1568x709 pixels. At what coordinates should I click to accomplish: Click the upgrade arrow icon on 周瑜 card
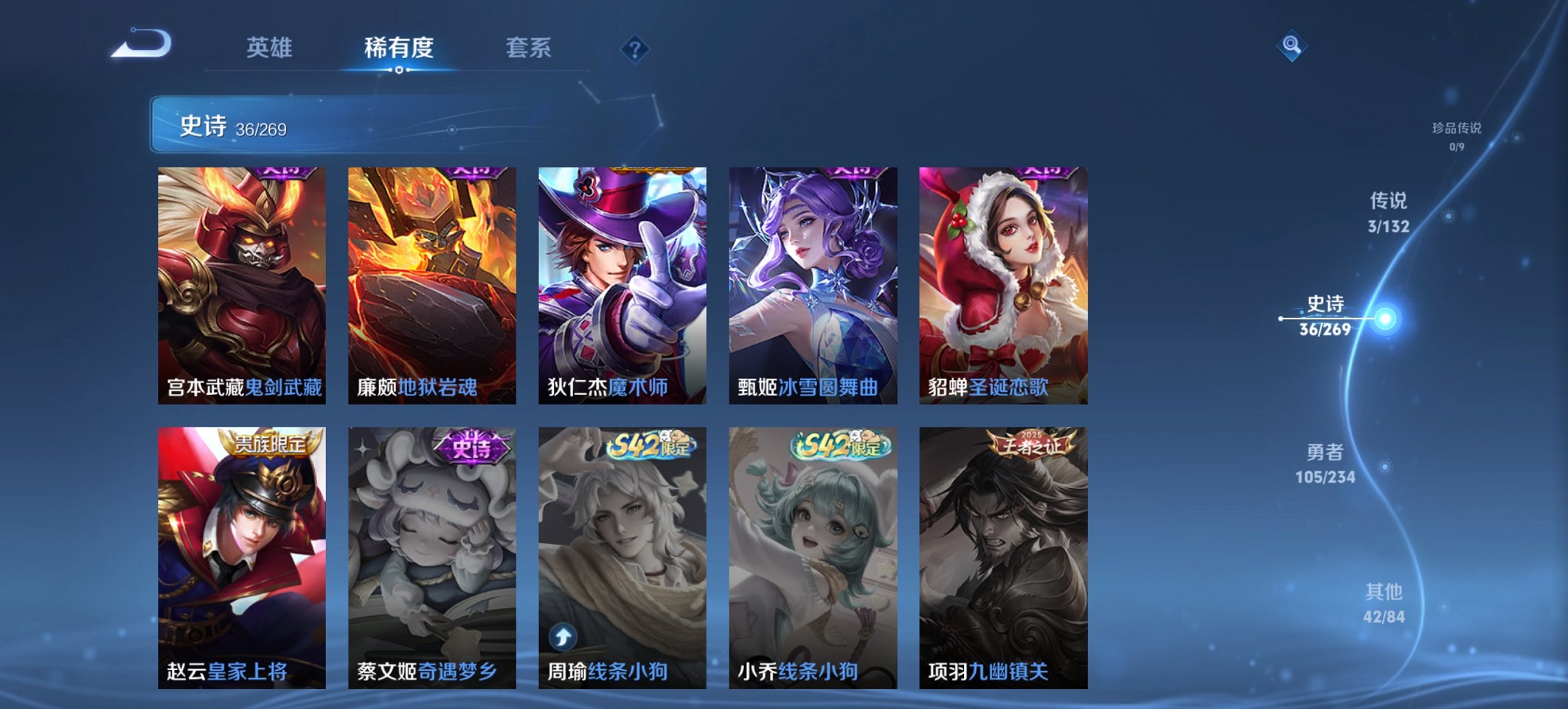[562, 638]
